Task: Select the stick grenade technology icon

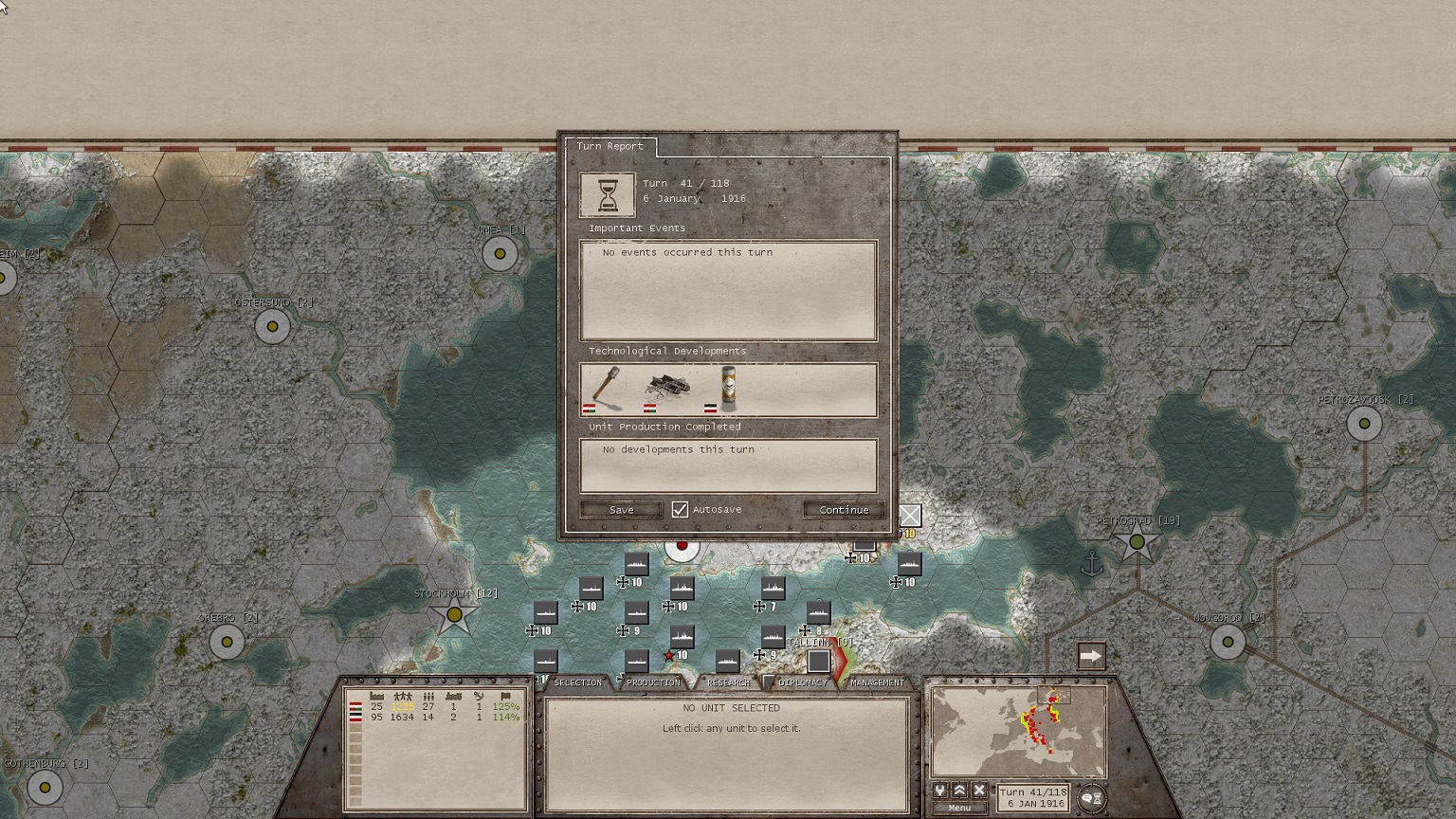Action: click(x=606, y=388)
